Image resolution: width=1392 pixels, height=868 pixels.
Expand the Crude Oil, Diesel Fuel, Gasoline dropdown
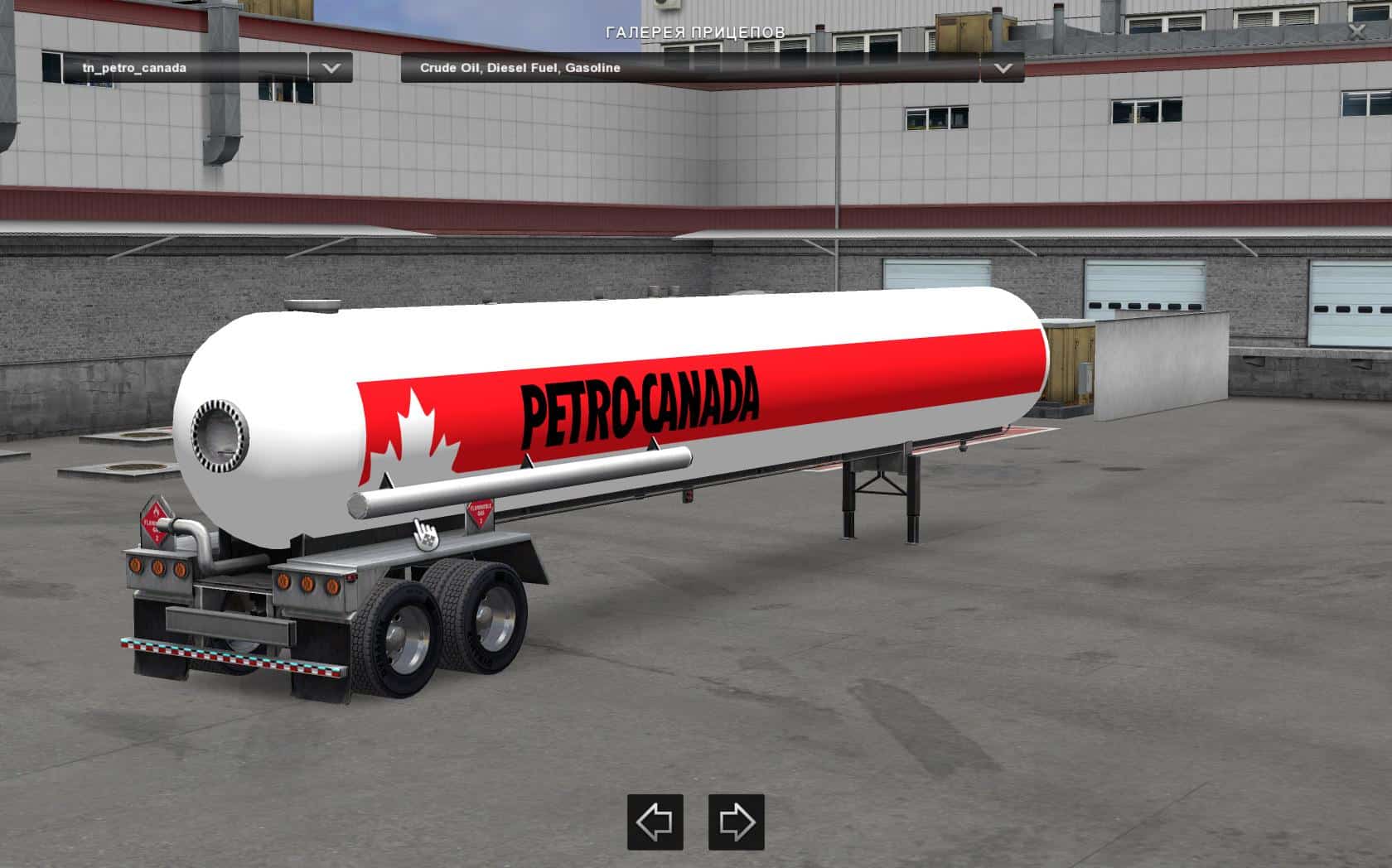pyautogui.click(x=1003, y=68)
